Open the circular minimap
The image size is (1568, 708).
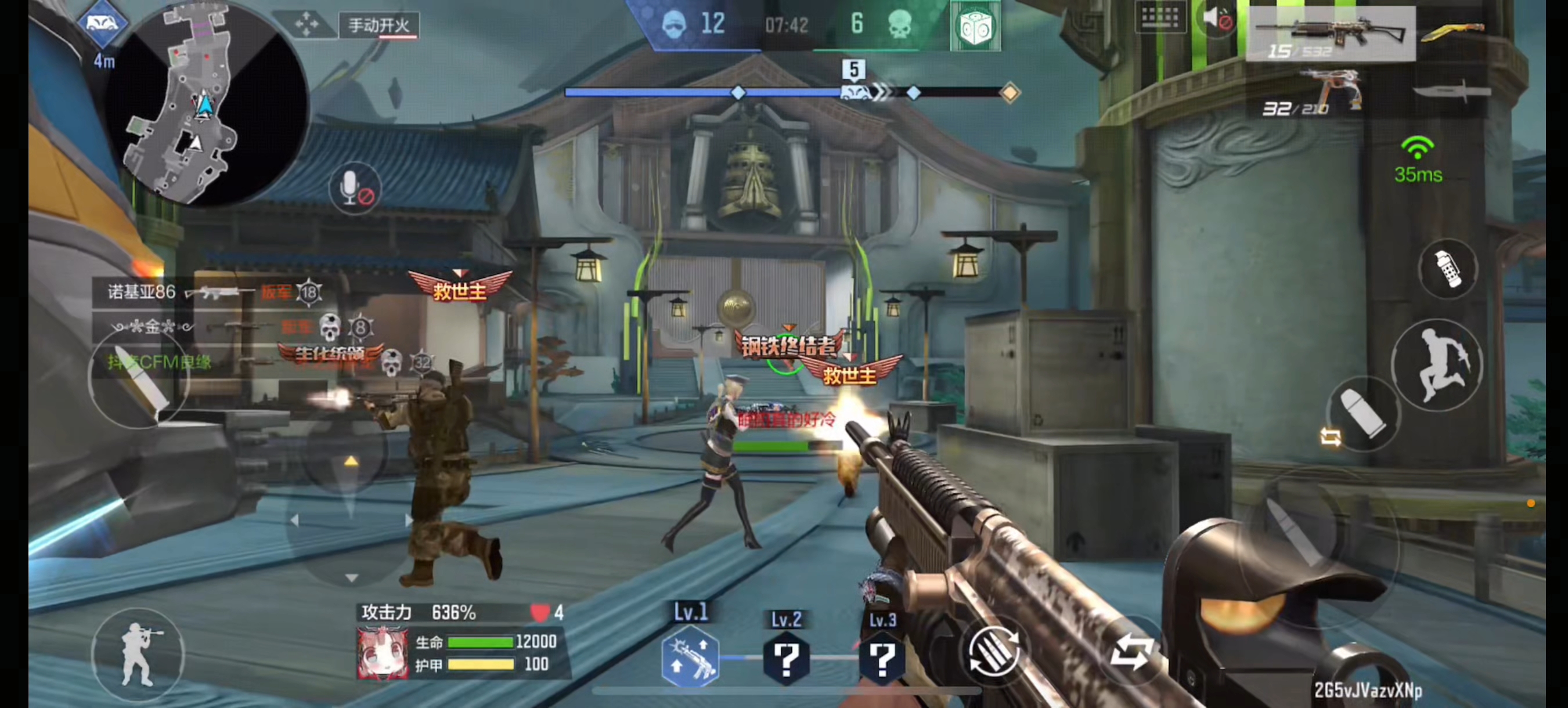point(207,103)
